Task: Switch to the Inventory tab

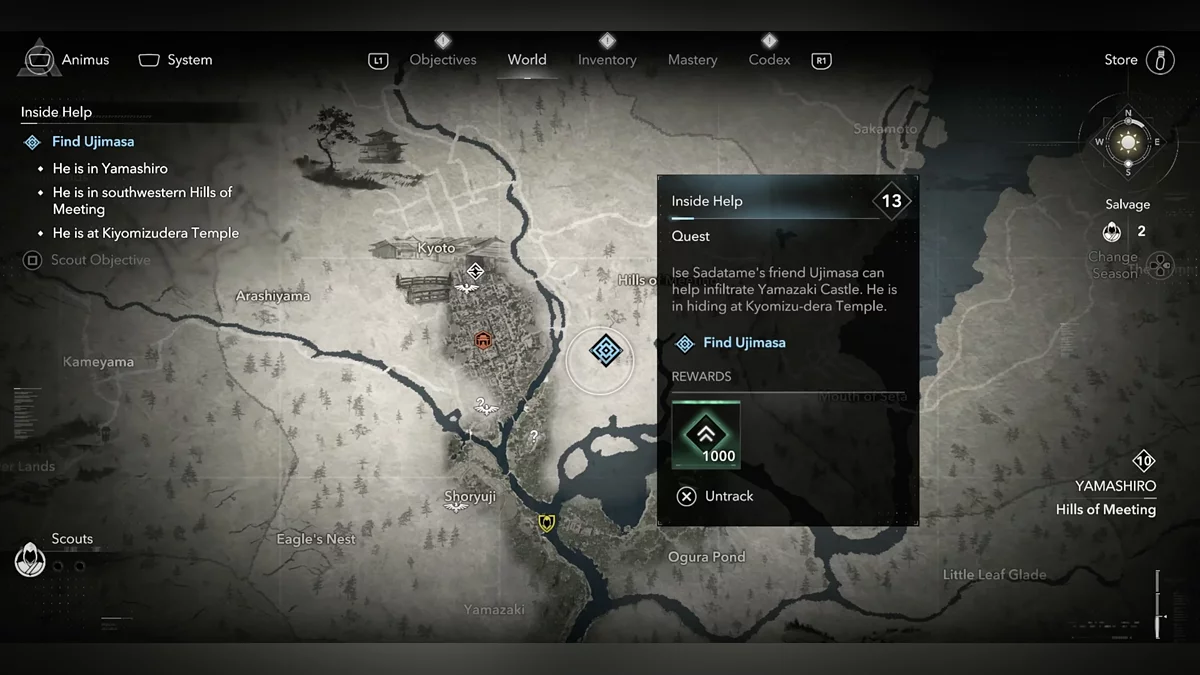Action: pos(607,60)
